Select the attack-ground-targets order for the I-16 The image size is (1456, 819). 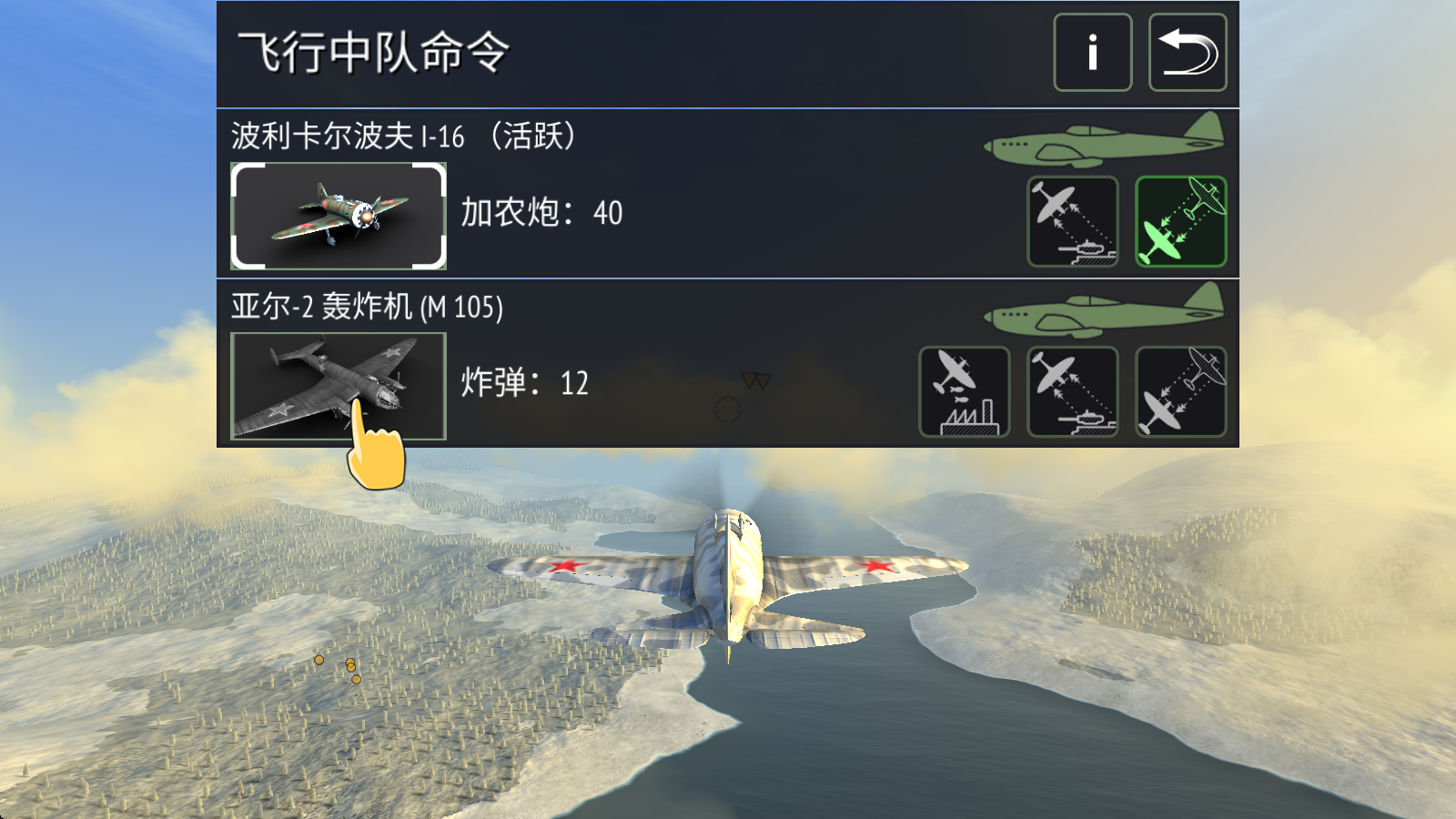point(1072,223)
